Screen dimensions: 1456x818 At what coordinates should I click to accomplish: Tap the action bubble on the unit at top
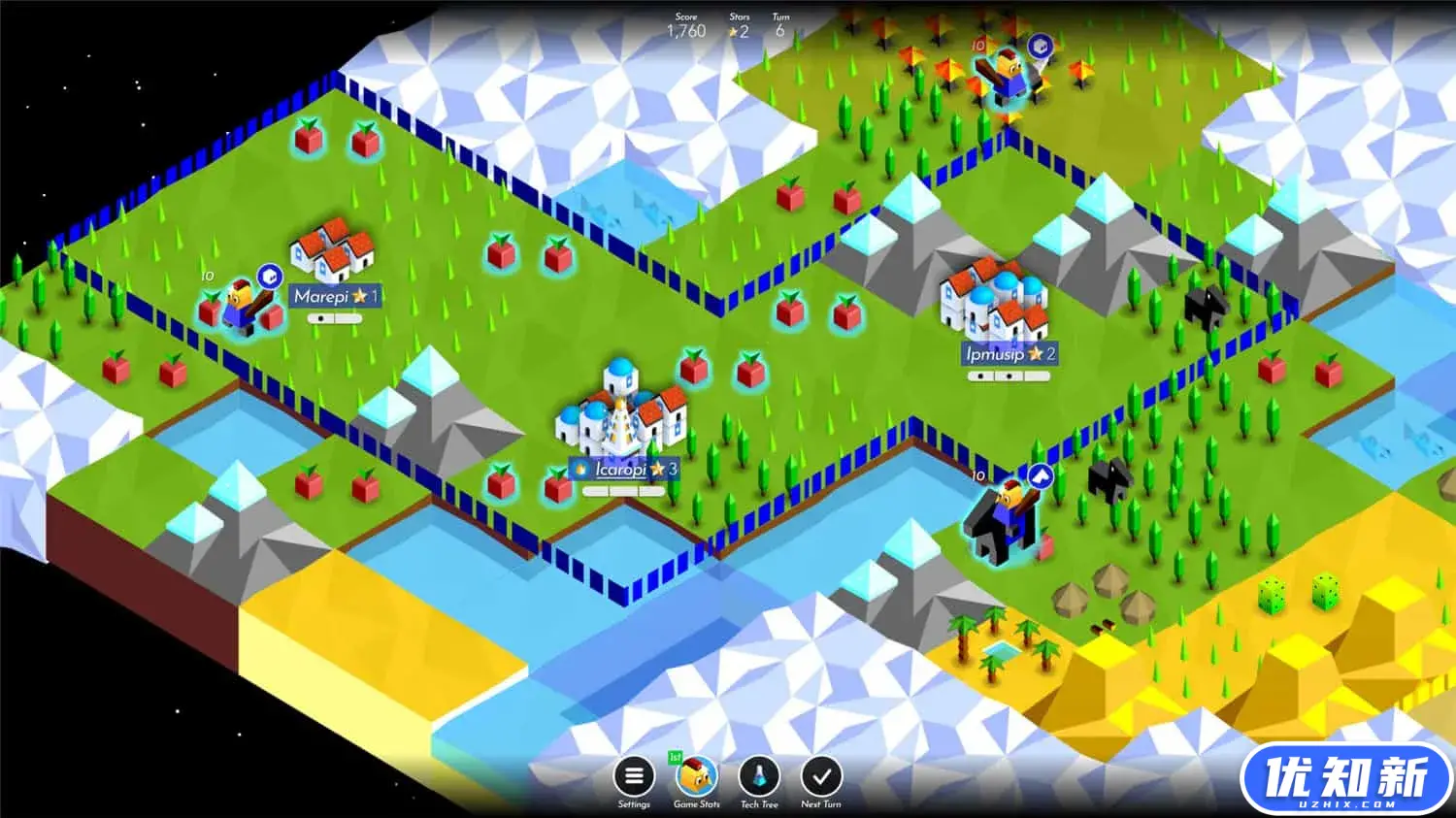pos(1041,46)
